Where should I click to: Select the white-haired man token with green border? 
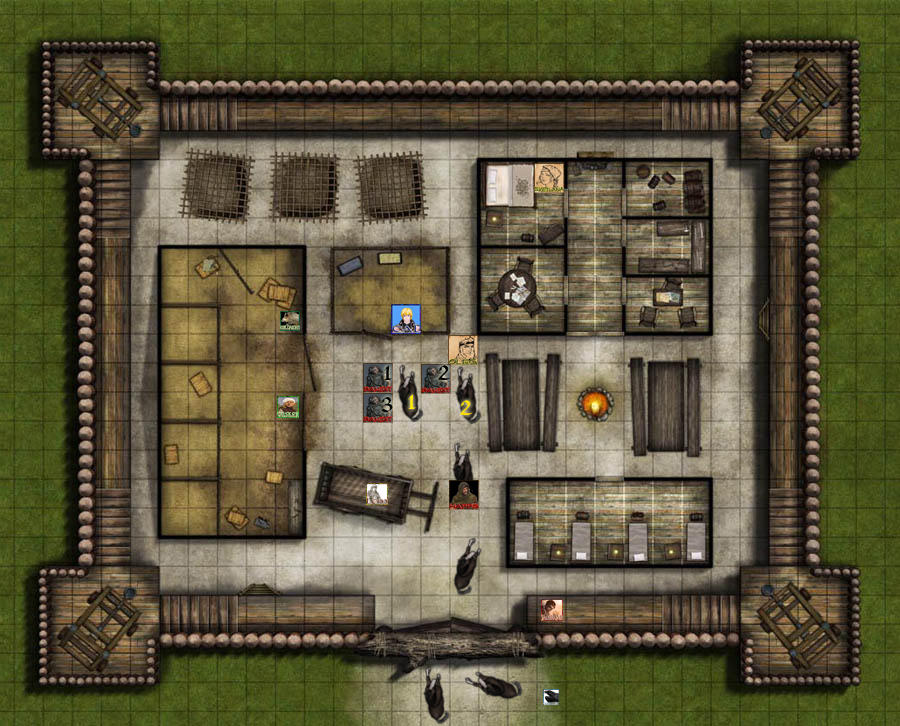click(288, 407)
